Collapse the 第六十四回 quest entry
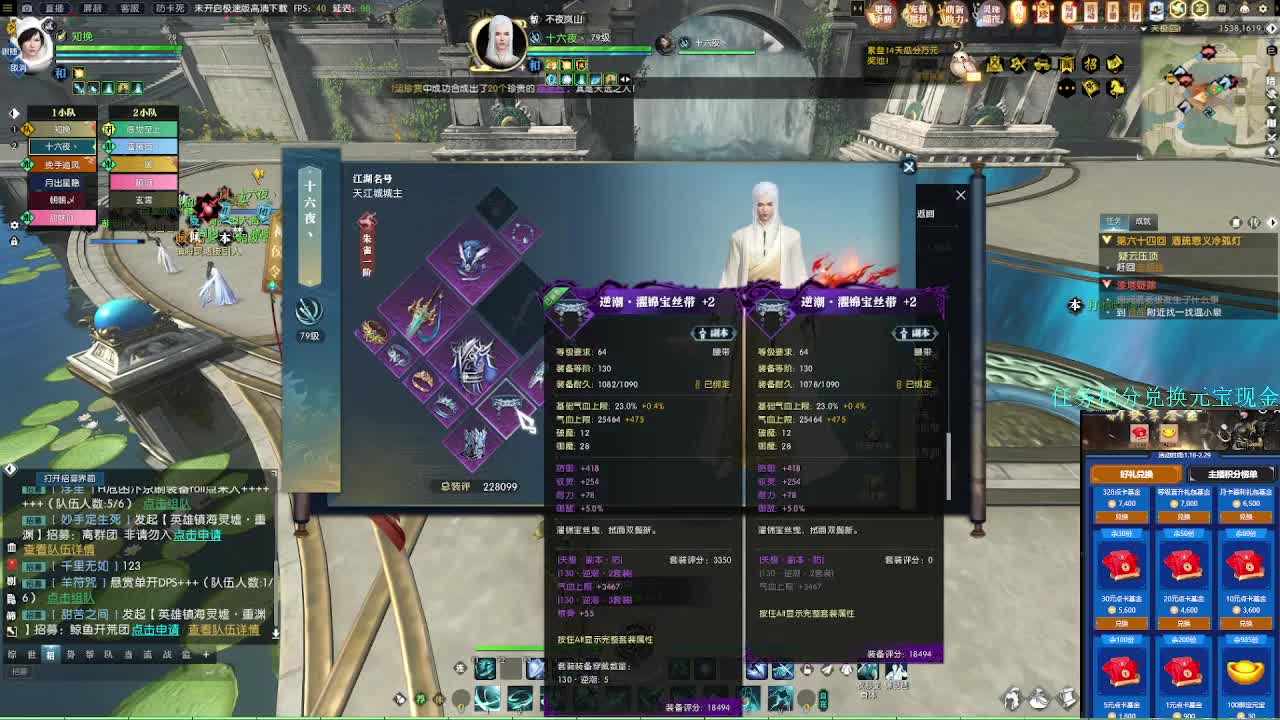Image resolution: width=1280 pixels, height=720 pixels. (1107, 239)
